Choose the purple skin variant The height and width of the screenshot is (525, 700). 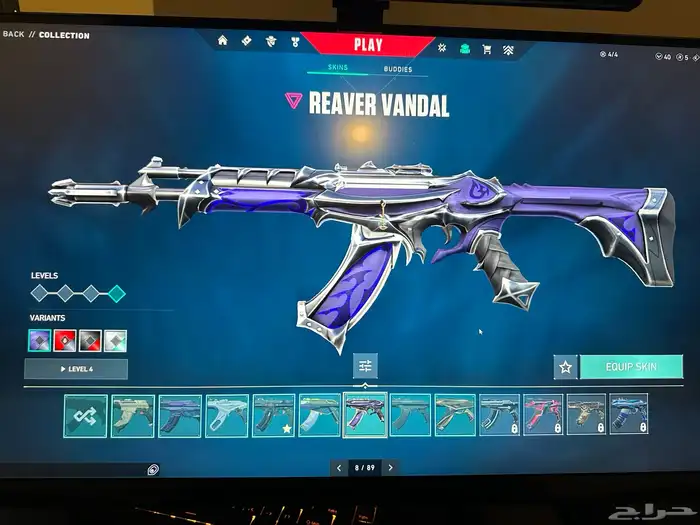(x=40, y=341)
